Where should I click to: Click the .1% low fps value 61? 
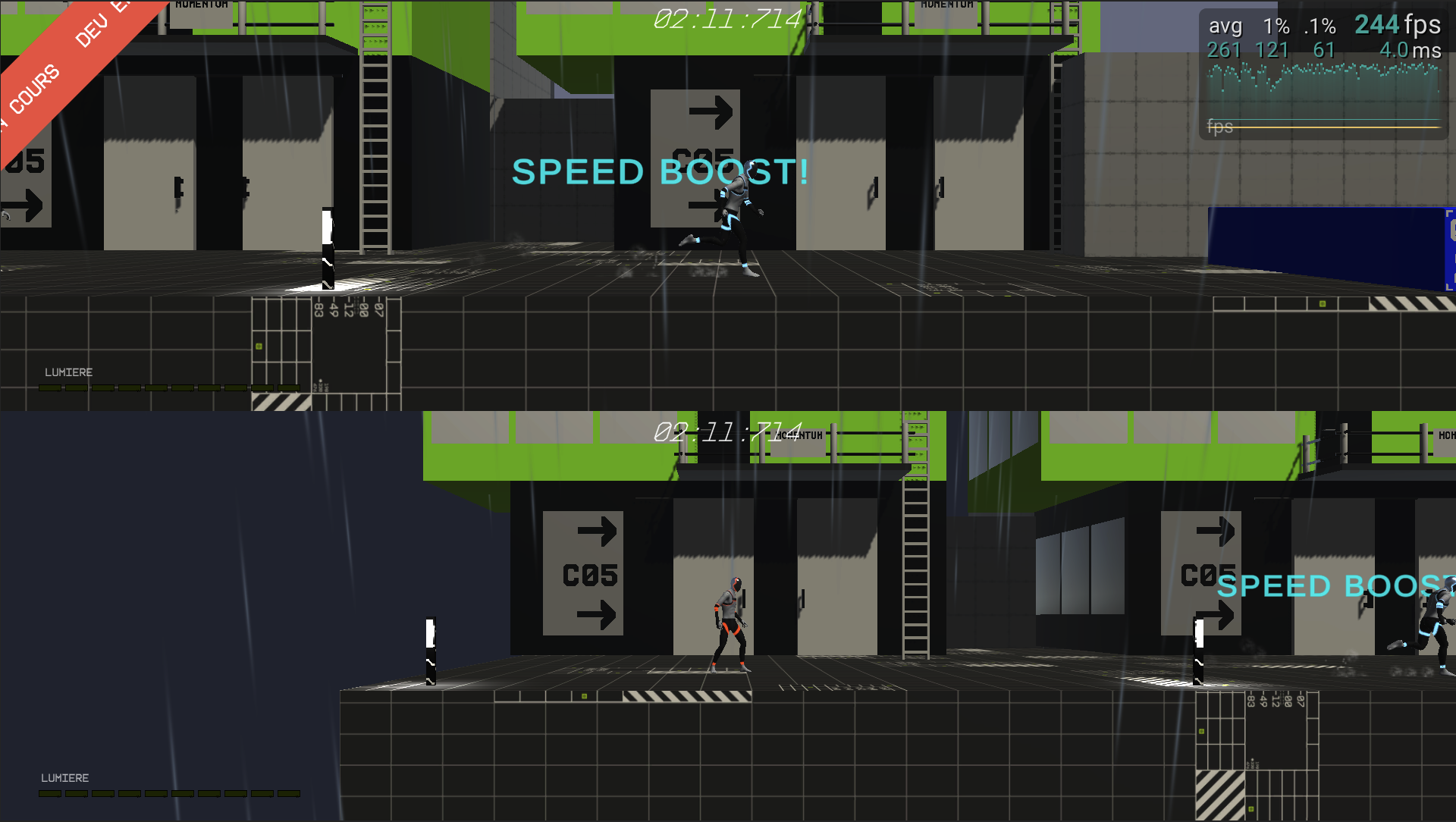[1325, 49]
